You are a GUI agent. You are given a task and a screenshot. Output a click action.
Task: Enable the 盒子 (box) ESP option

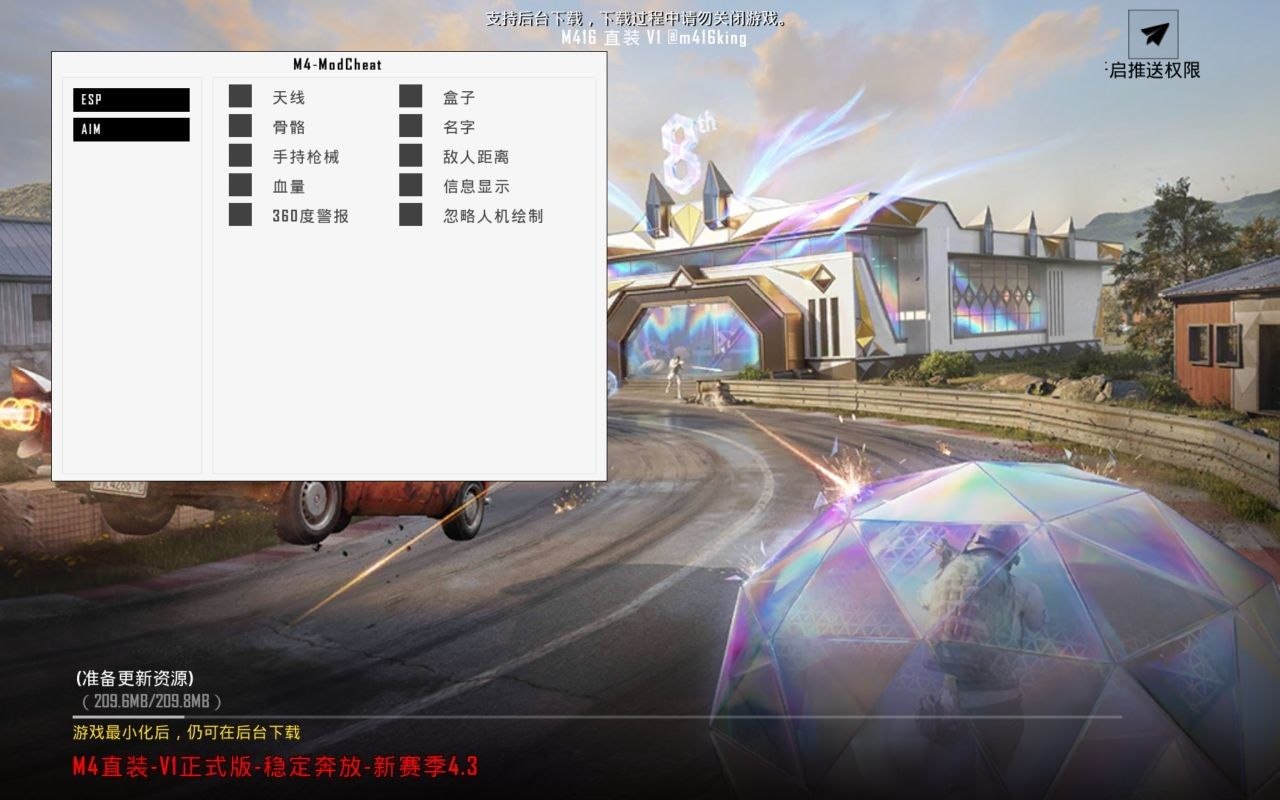pos(410,96)
